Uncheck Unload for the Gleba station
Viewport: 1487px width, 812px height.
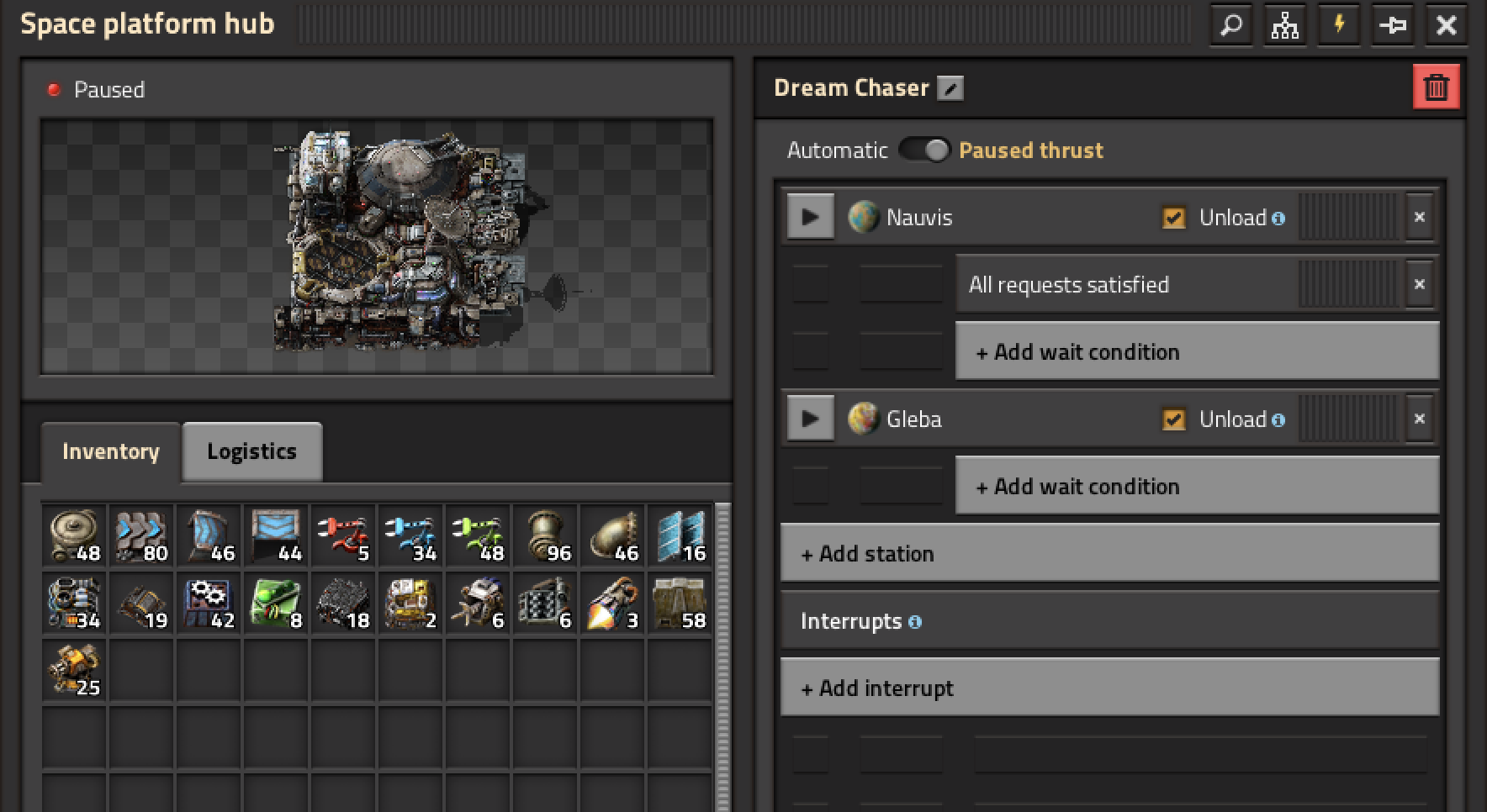tap(1174, 419)
